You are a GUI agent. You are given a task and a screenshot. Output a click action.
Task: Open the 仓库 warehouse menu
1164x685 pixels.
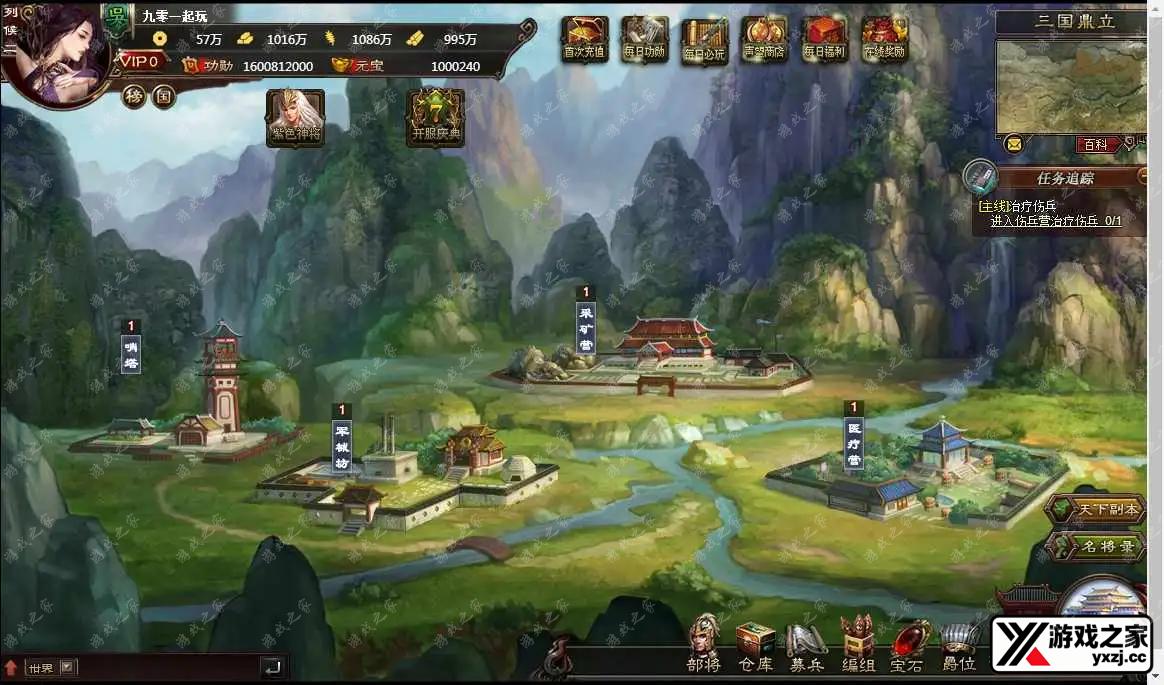tap(756, 643)
